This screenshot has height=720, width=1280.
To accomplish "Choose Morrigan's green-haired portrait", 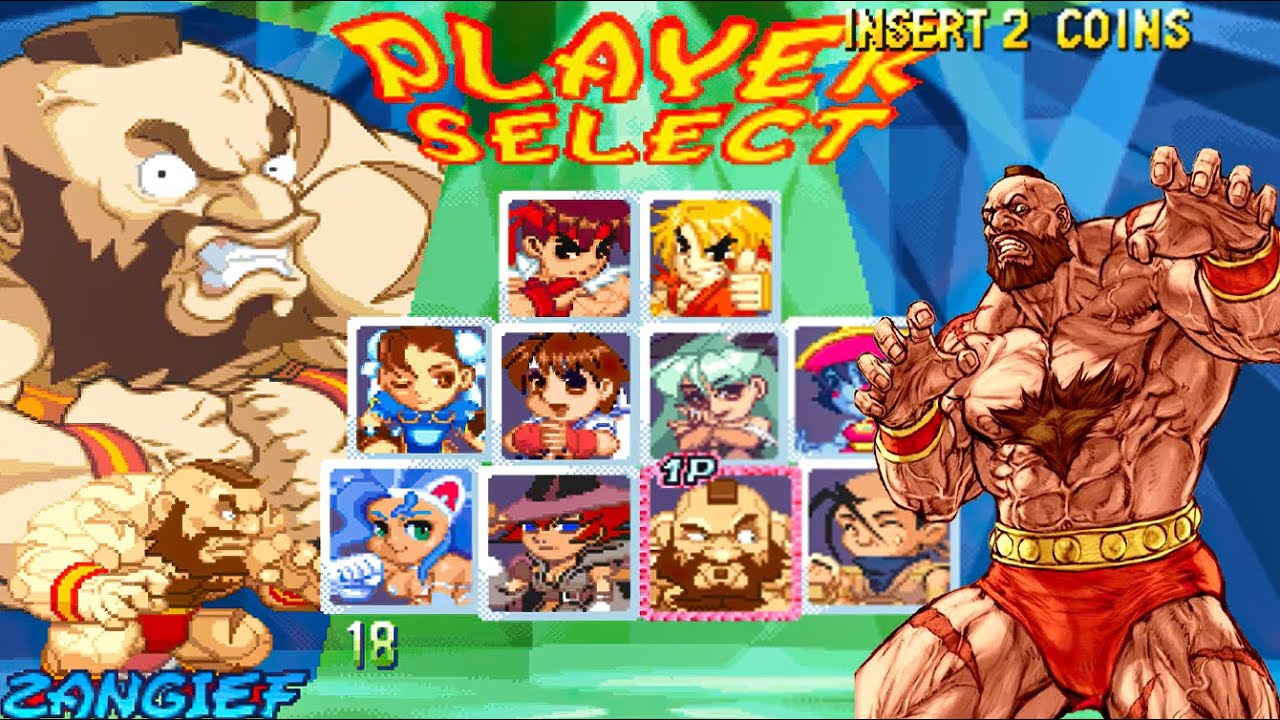I will pyautogui.click(x=713, y=394).
